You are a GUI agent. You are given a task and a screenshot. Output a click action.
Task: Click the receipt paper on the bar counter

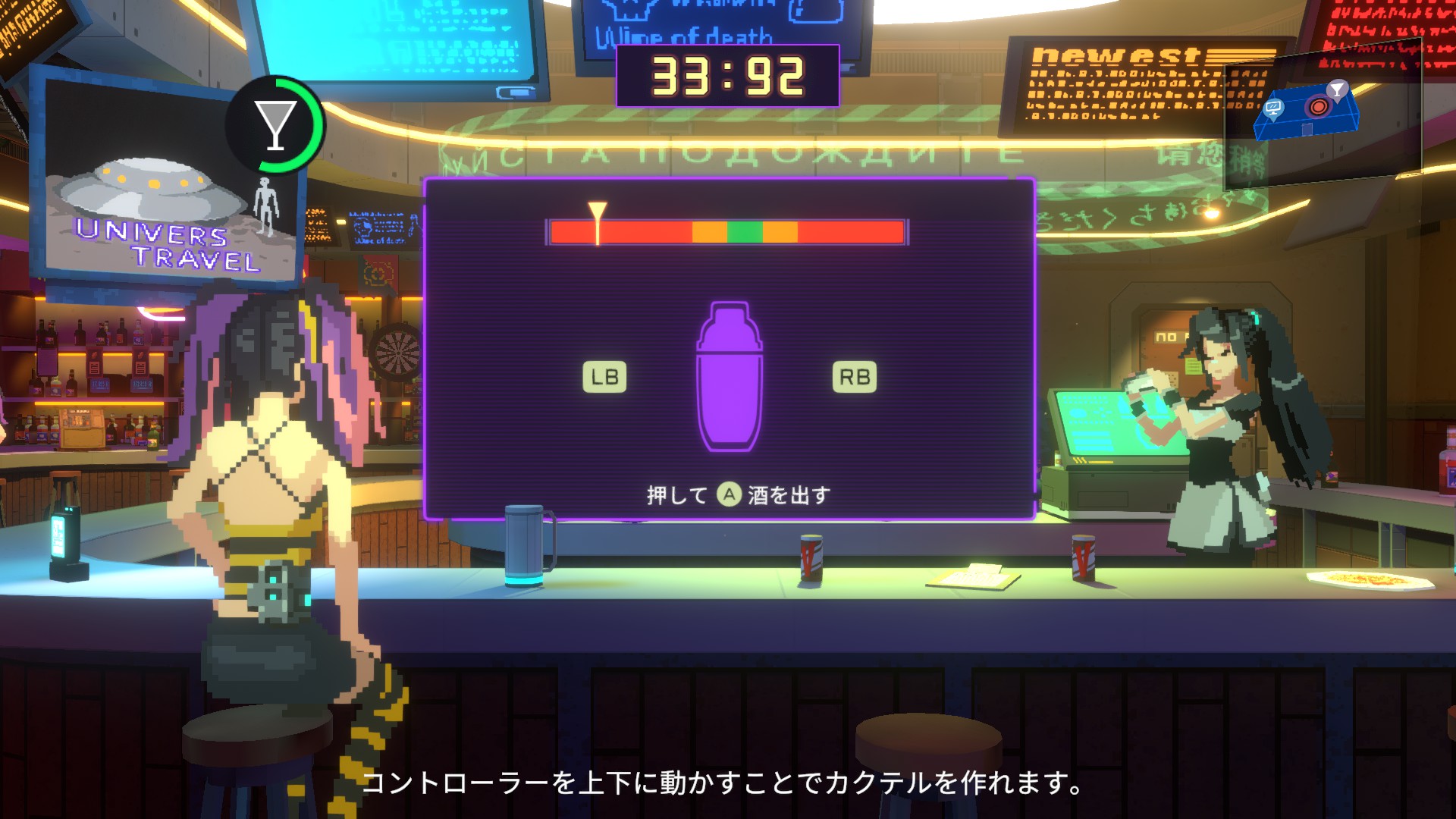coord(971,578)
